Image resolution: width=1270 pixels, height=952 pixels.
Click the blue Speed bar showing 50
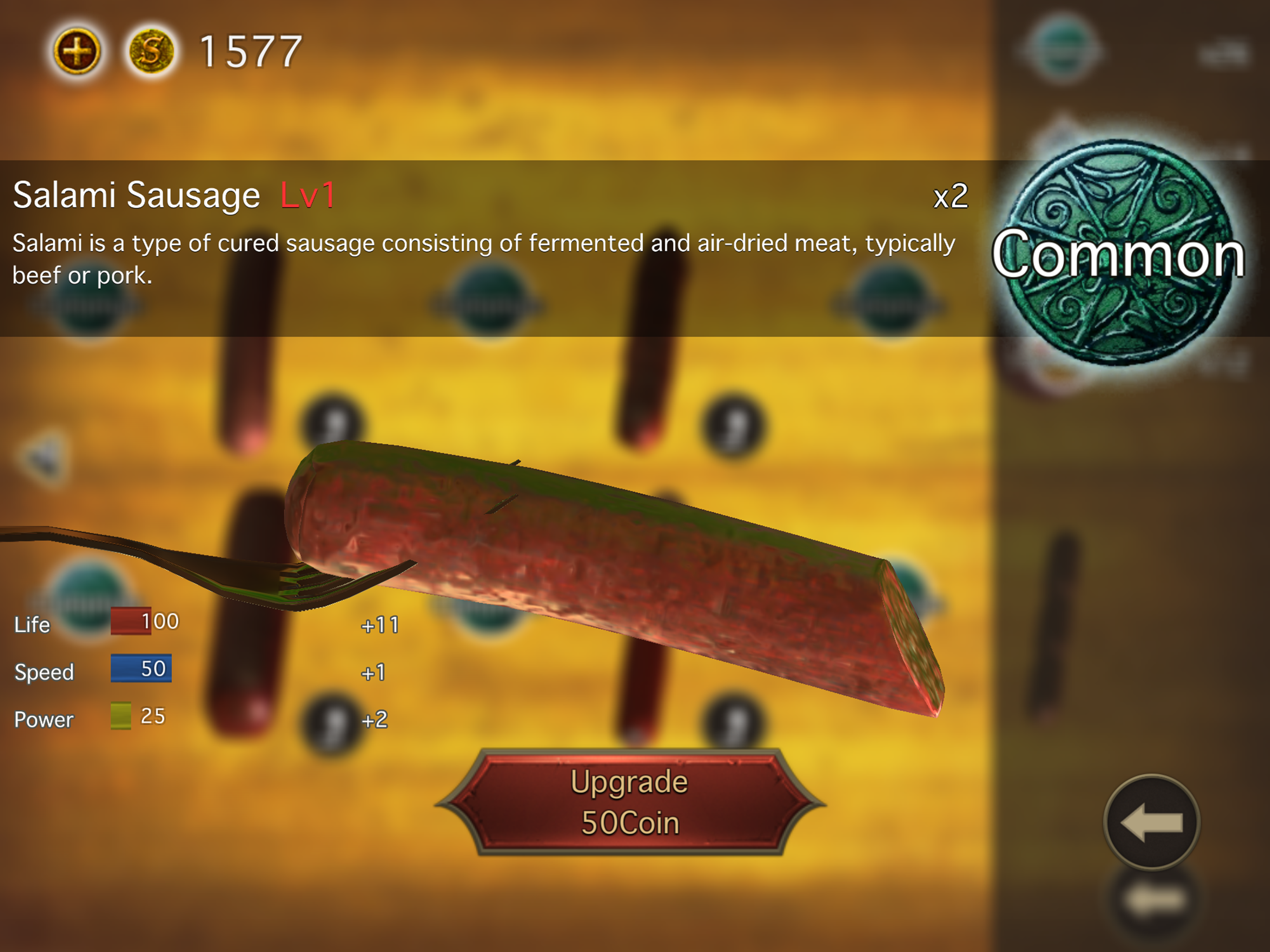pyautogui.click(x=141, y=668)
